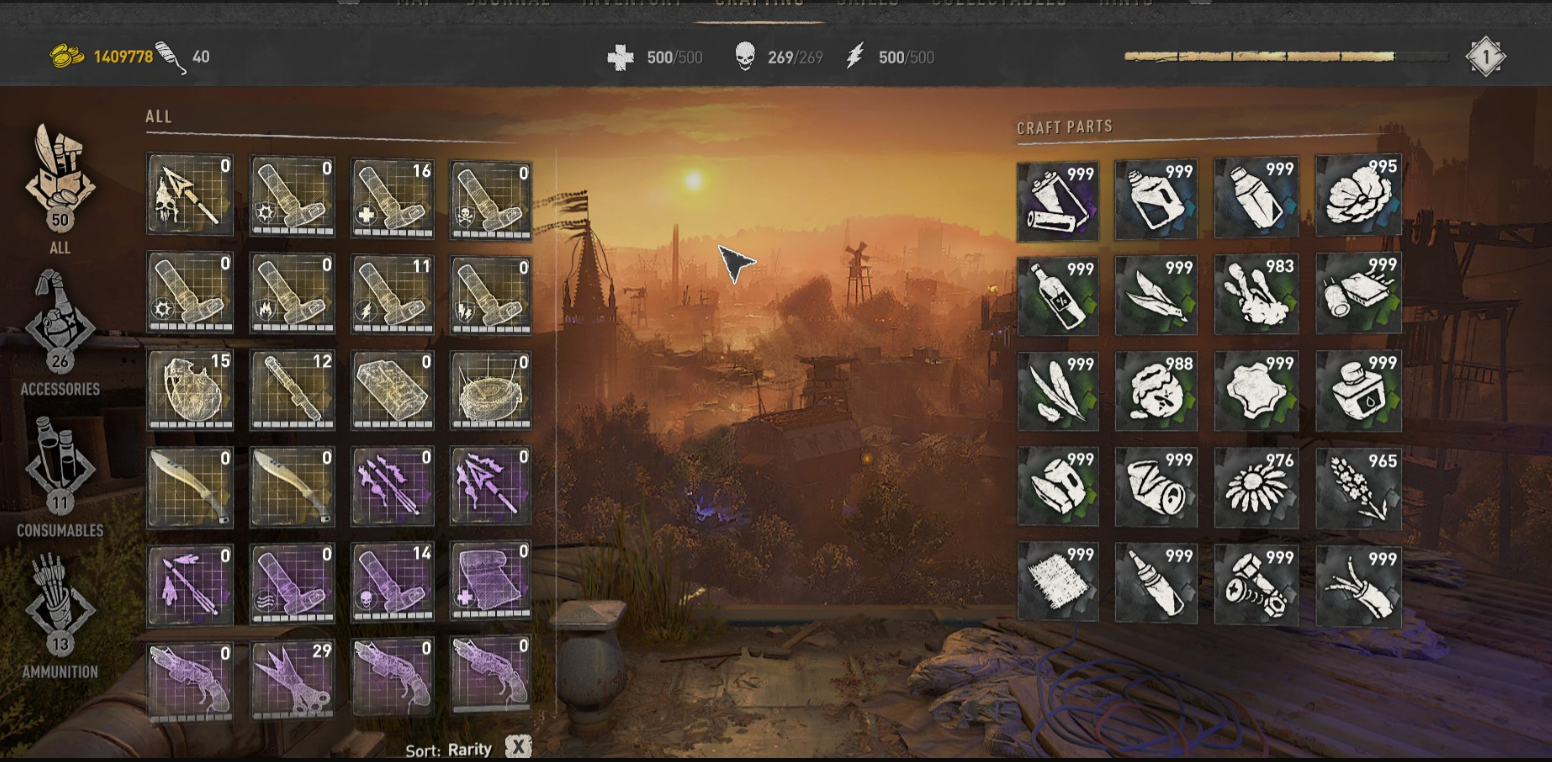Image resolution: width=1552 pixels, height=762 pixels.
Task: Pick the blueprint showing 15 owned
Action: pyautogui.click(x=190, y=389)
